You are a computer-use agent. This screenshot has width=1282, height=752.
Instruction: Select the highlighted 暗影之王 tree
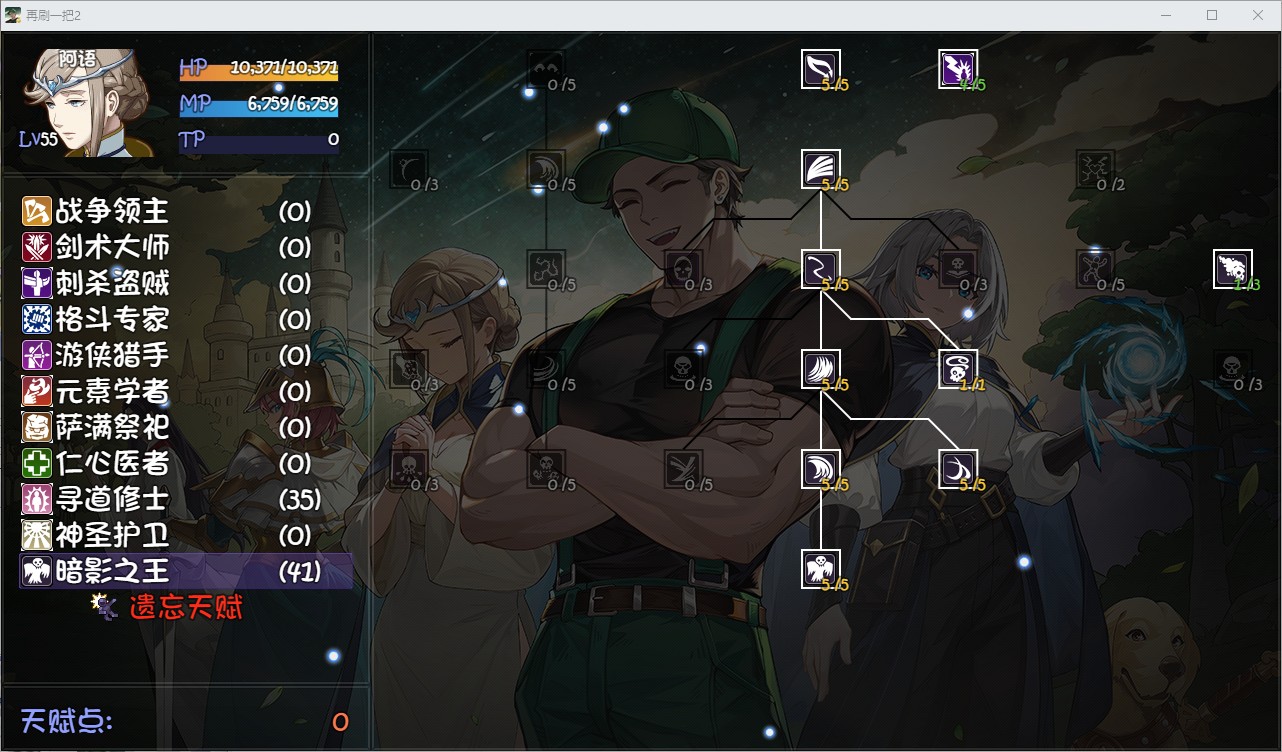click(x=96, y=571)
